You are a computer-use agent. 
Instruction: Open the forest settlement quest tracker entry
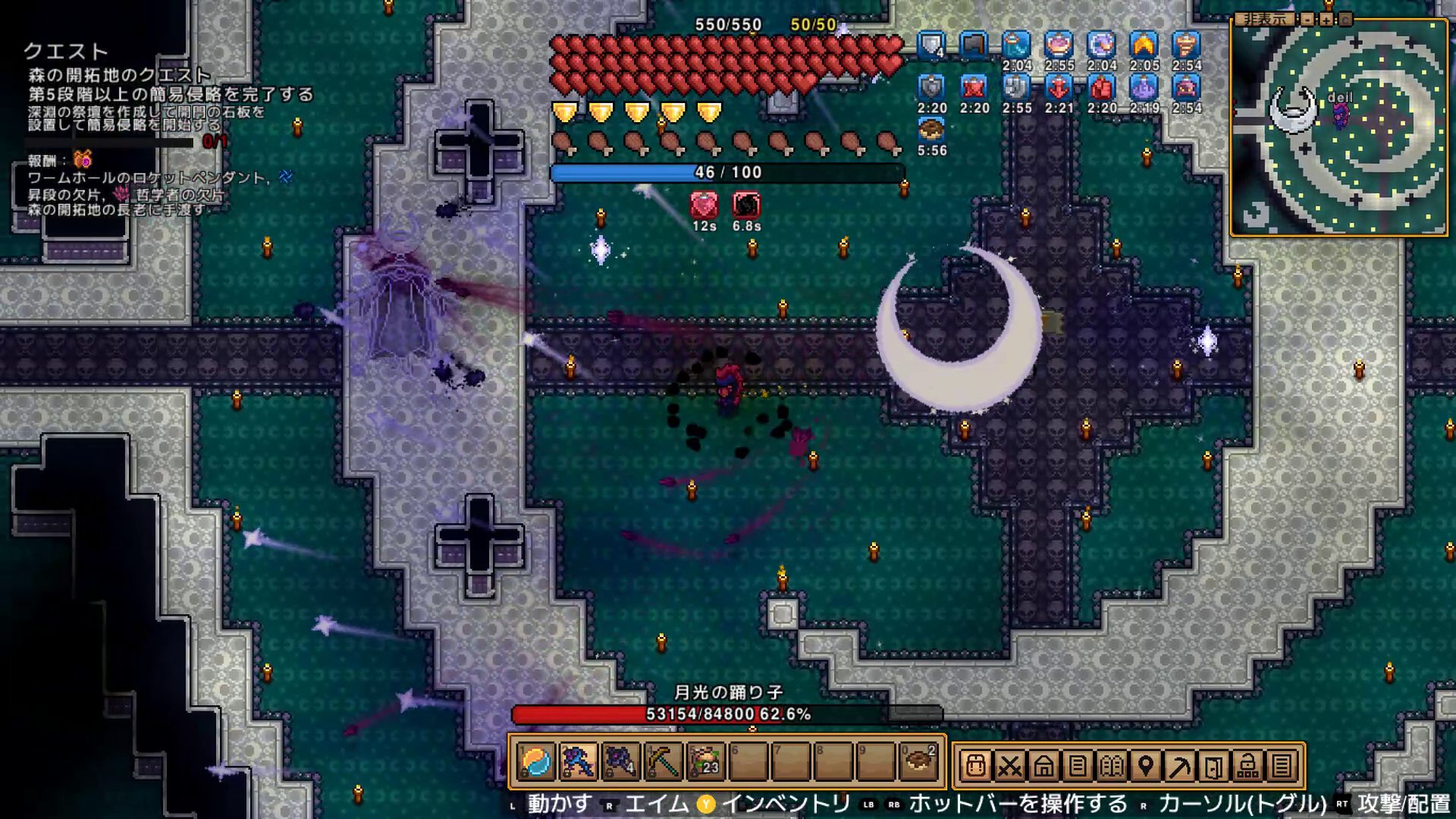(119, 75)
